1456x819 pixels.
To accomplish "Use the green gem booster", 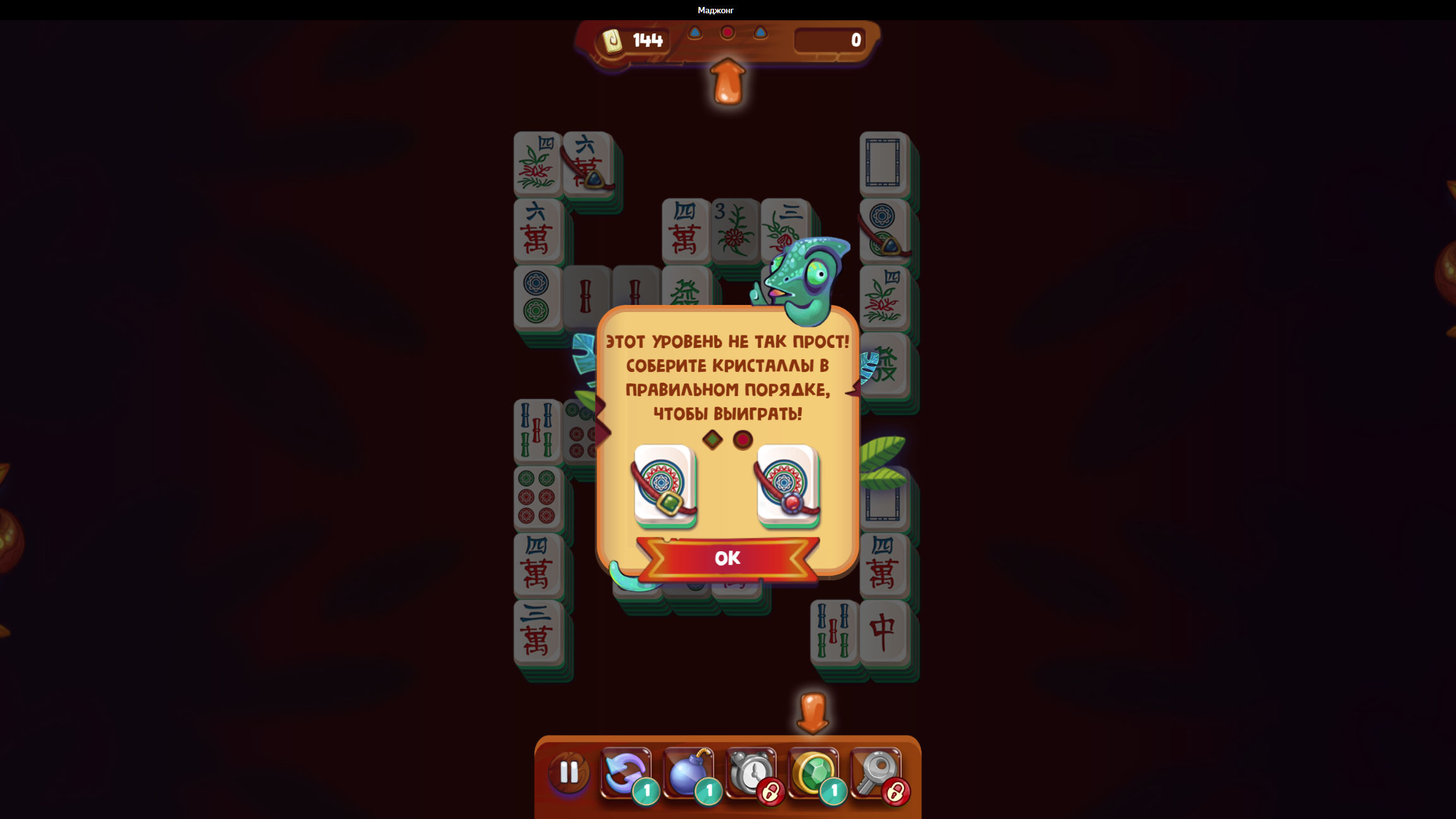I will coord(813,772).
